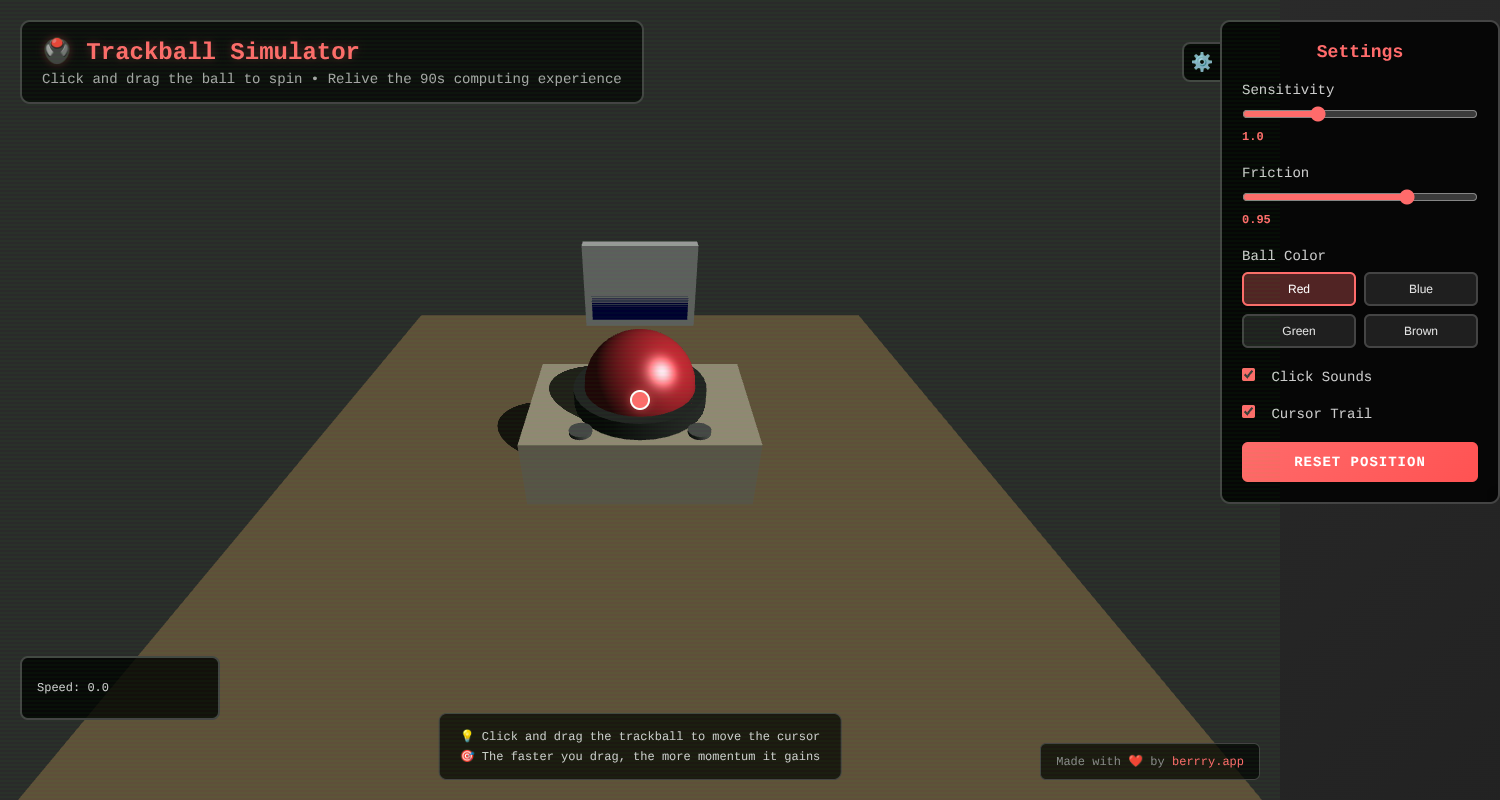
Task: Click the cursor circle on the trackball
Action: (x=640, y=399)
